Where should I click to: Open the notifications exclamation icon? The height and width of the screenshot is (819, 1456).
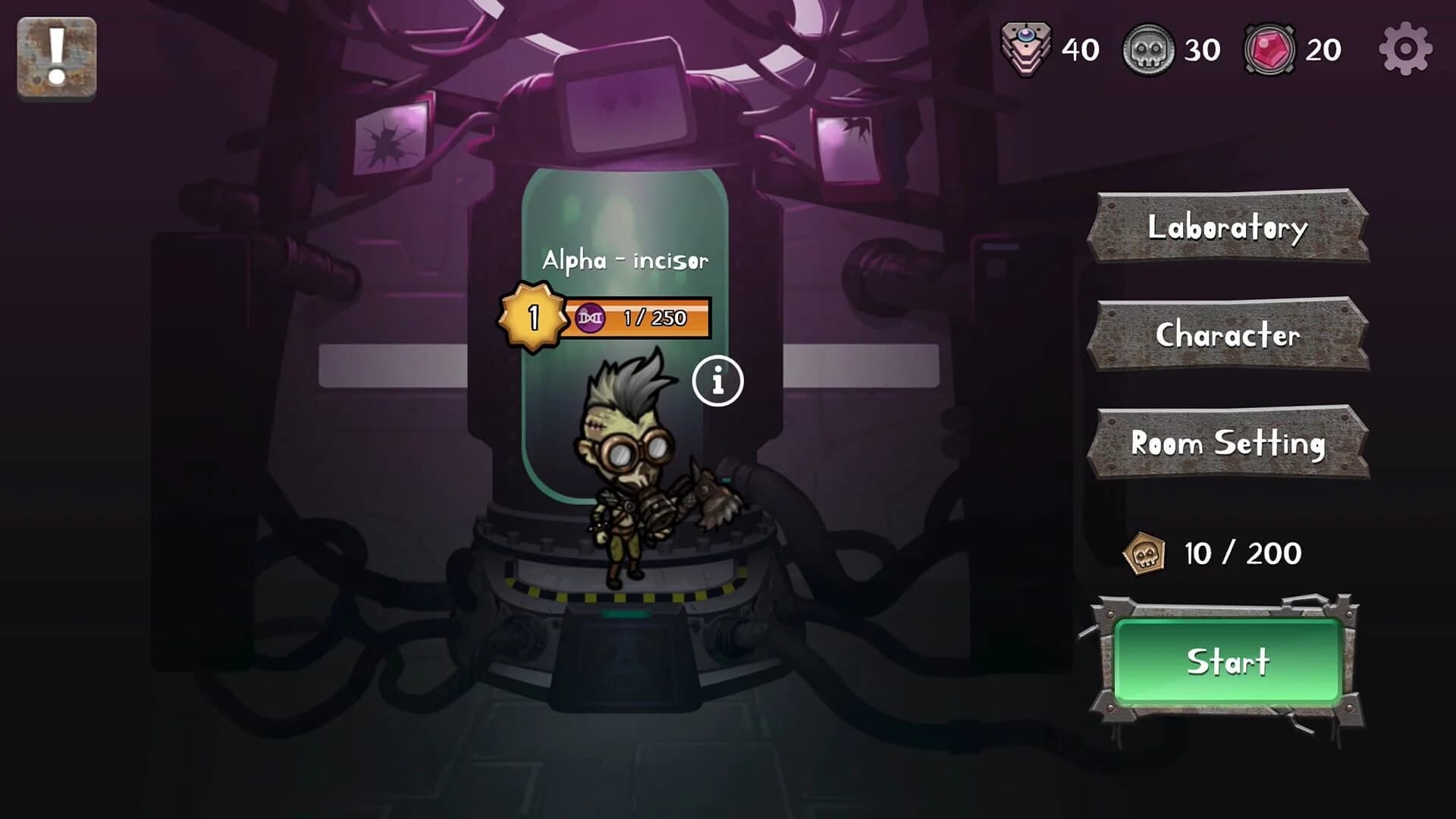click(55, 54)
